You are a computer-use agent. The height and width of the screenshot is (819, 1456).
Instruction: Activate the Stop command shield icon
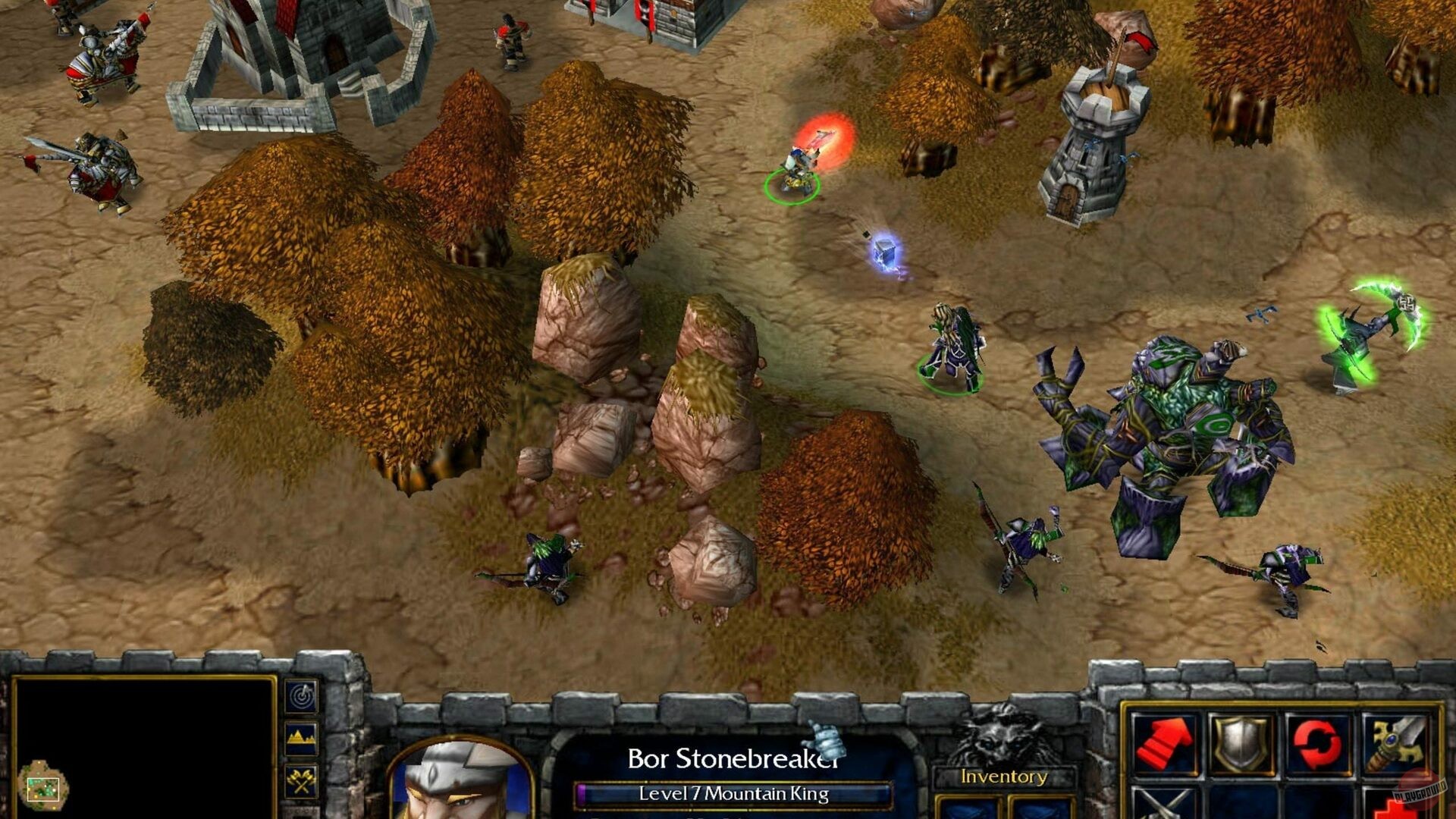(x=1241, y=743)
